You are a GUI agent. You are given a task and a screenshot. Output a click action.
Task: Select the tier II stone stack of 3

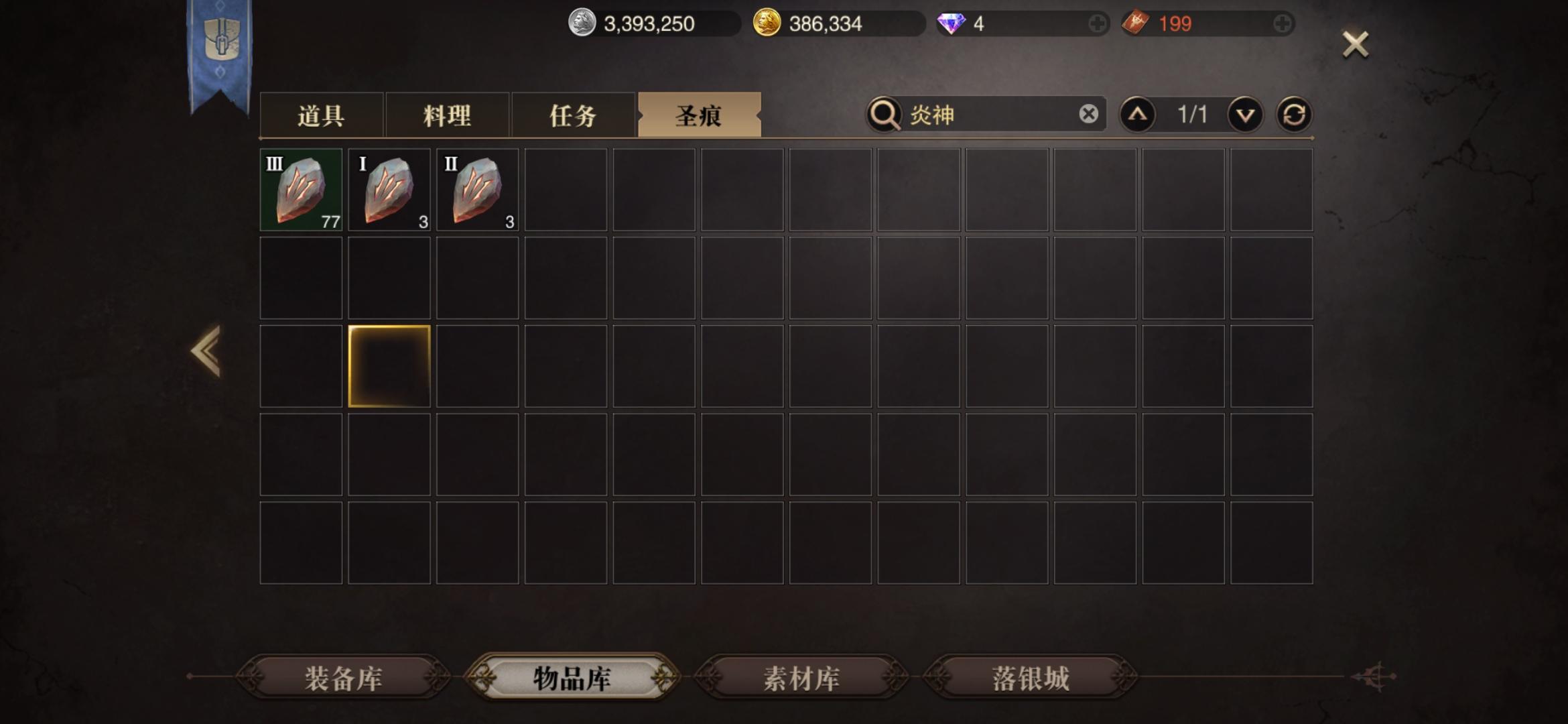click(x=477, y=190)
